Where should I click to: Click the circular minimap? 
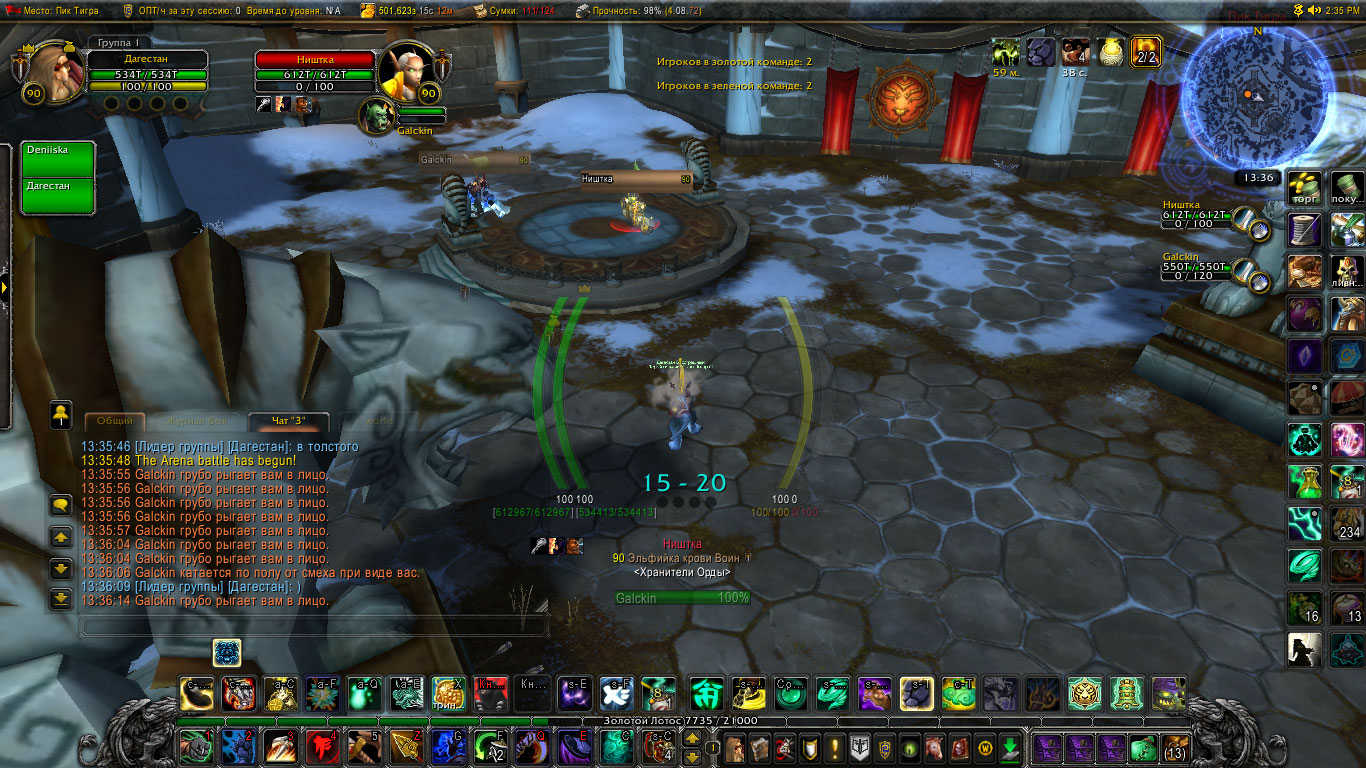1256,96
